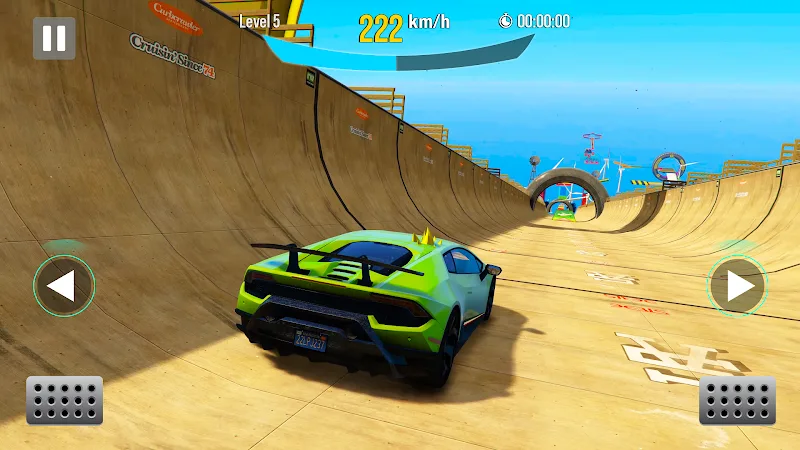
Task: Pause the race with the pause button
Action: (x=54, y=38)
